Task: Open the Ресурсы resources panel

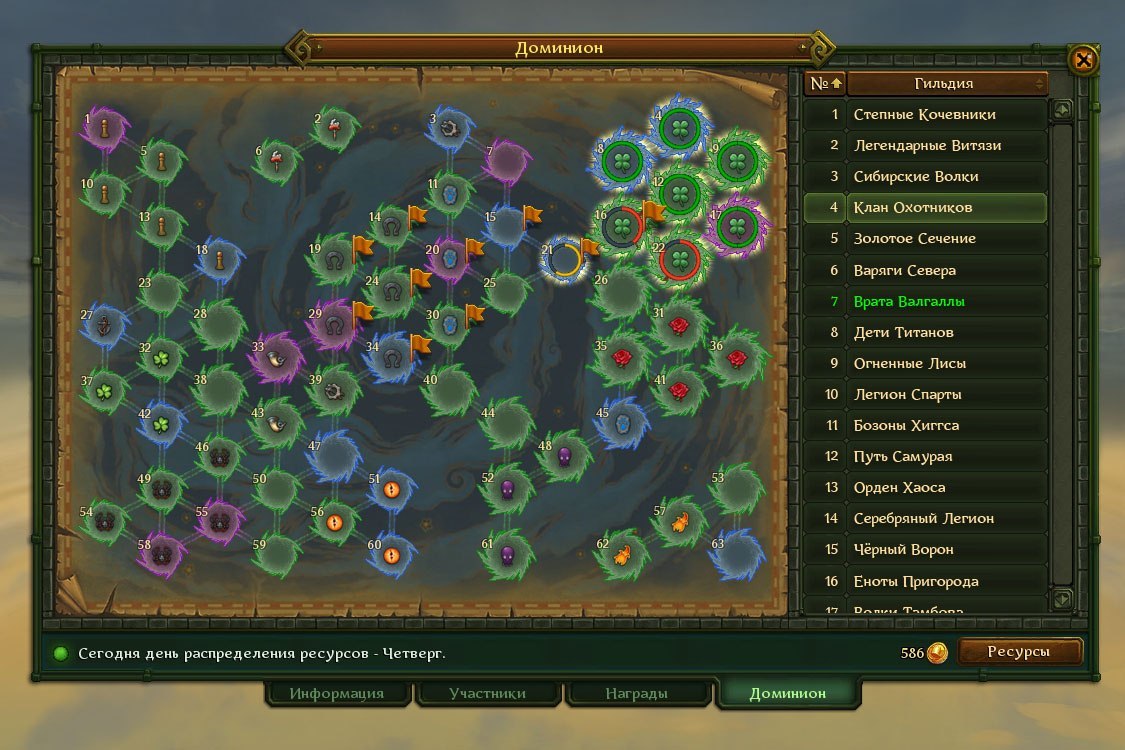Action: point(1019,652)
